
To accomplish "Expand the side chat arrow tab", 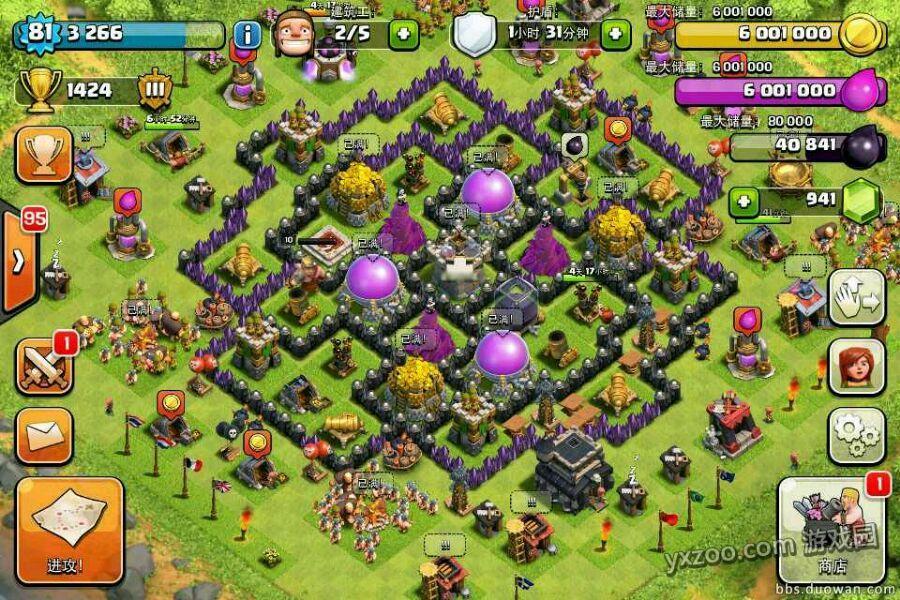I will pos(17,261).
